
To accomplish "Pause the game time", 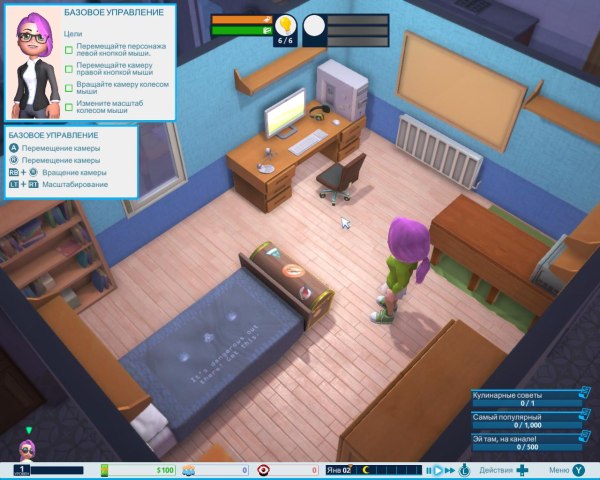I will (428, 469).
